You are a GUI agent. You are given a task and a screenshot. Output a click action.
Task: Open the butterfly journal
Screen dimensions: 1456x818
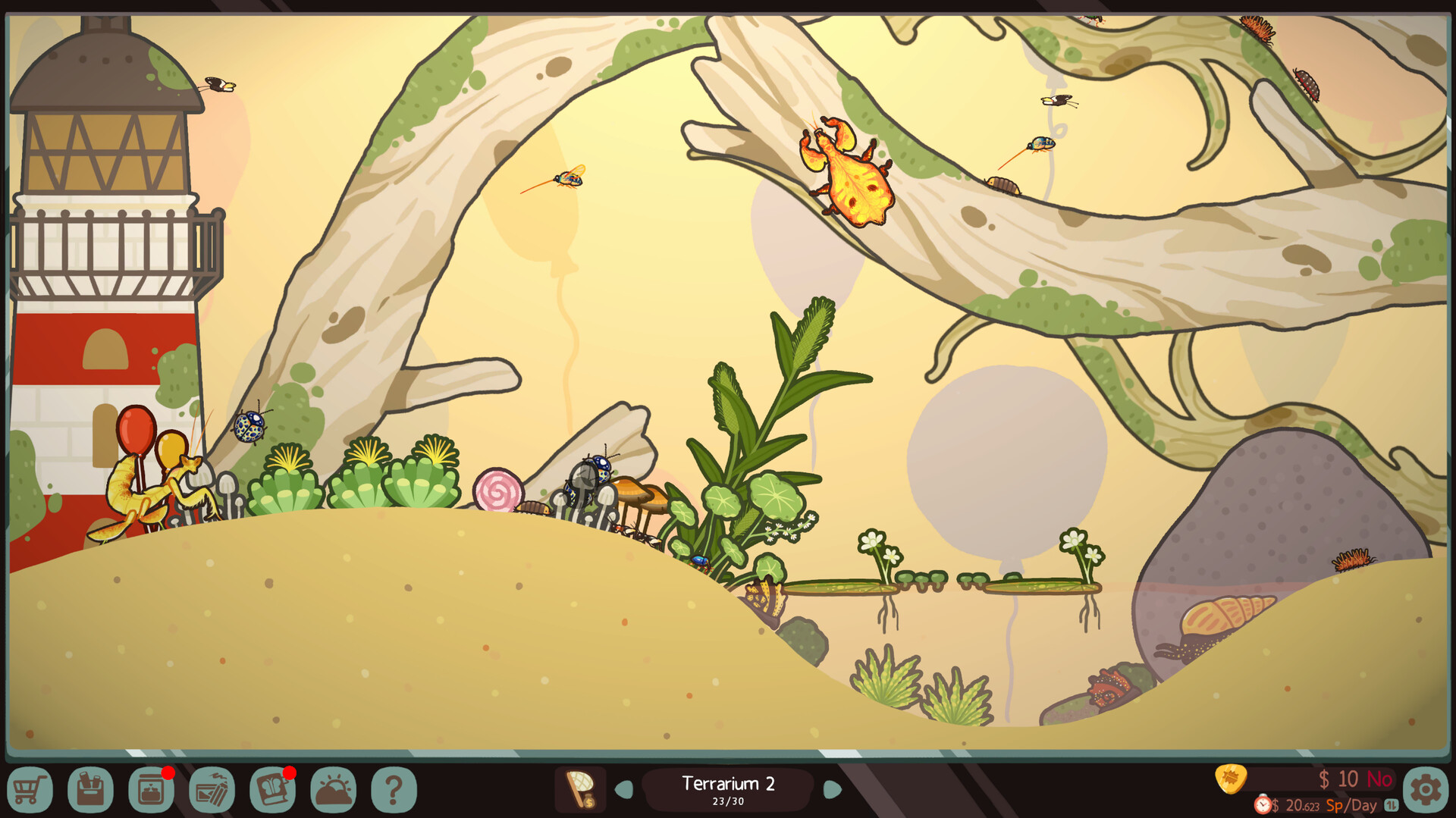[x=271, y=790]
